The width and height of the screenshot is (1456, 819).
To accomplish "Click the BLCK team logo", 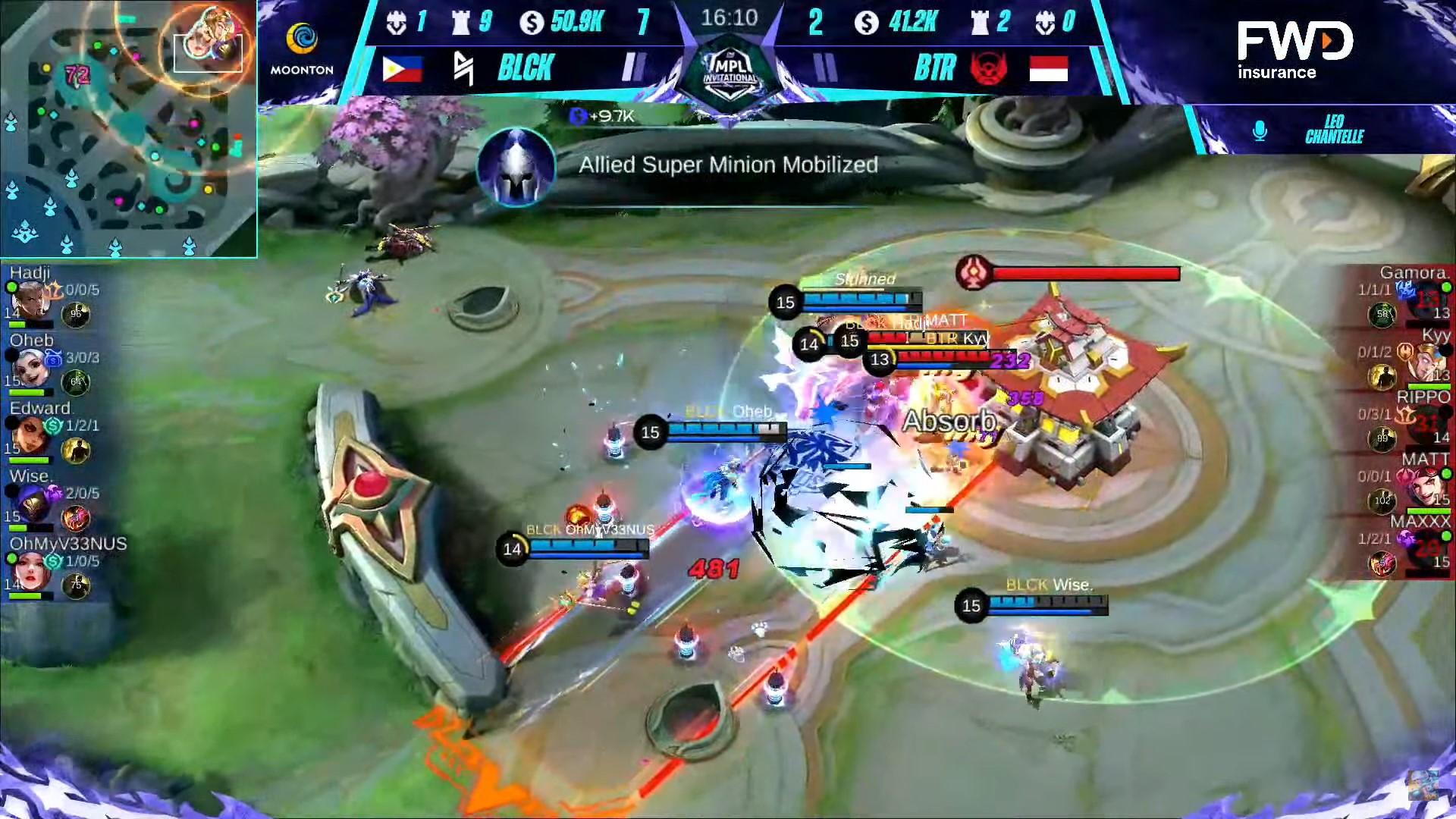I will tap(463, 68).
